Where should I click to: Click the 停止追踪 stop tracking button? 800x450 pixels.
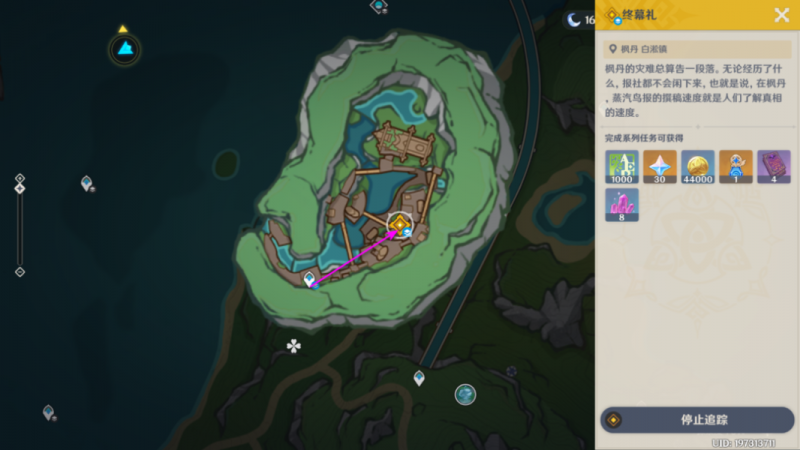(697, 419)
